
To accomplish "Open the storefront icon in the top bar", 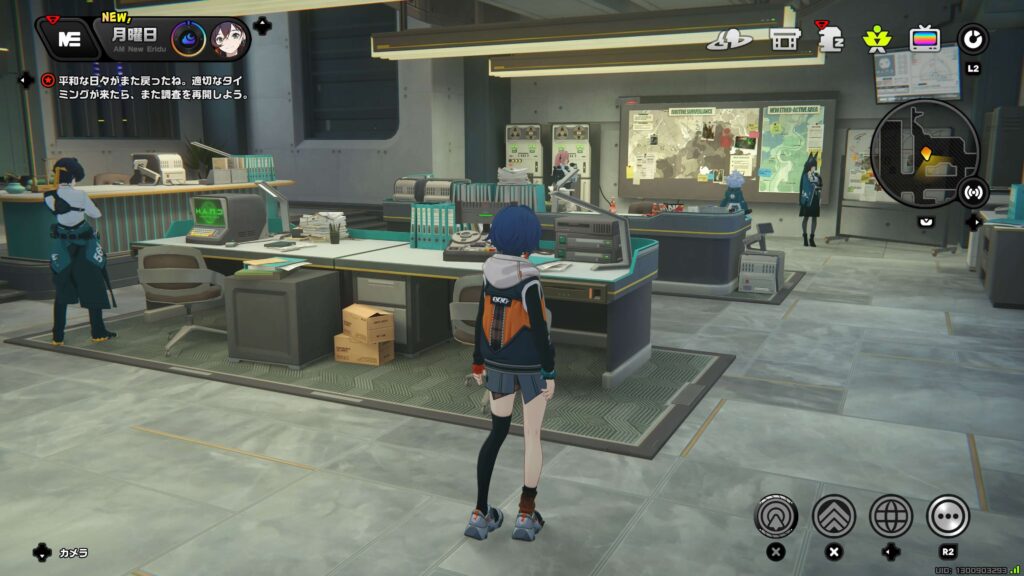I will pyautogui.click(x=784, y=40).
